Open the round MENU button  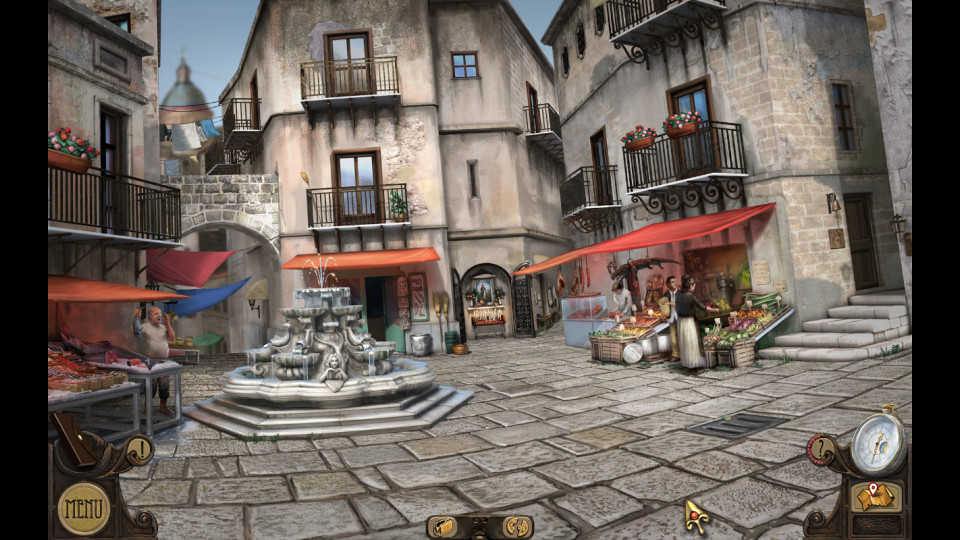(x=84, y=508)
